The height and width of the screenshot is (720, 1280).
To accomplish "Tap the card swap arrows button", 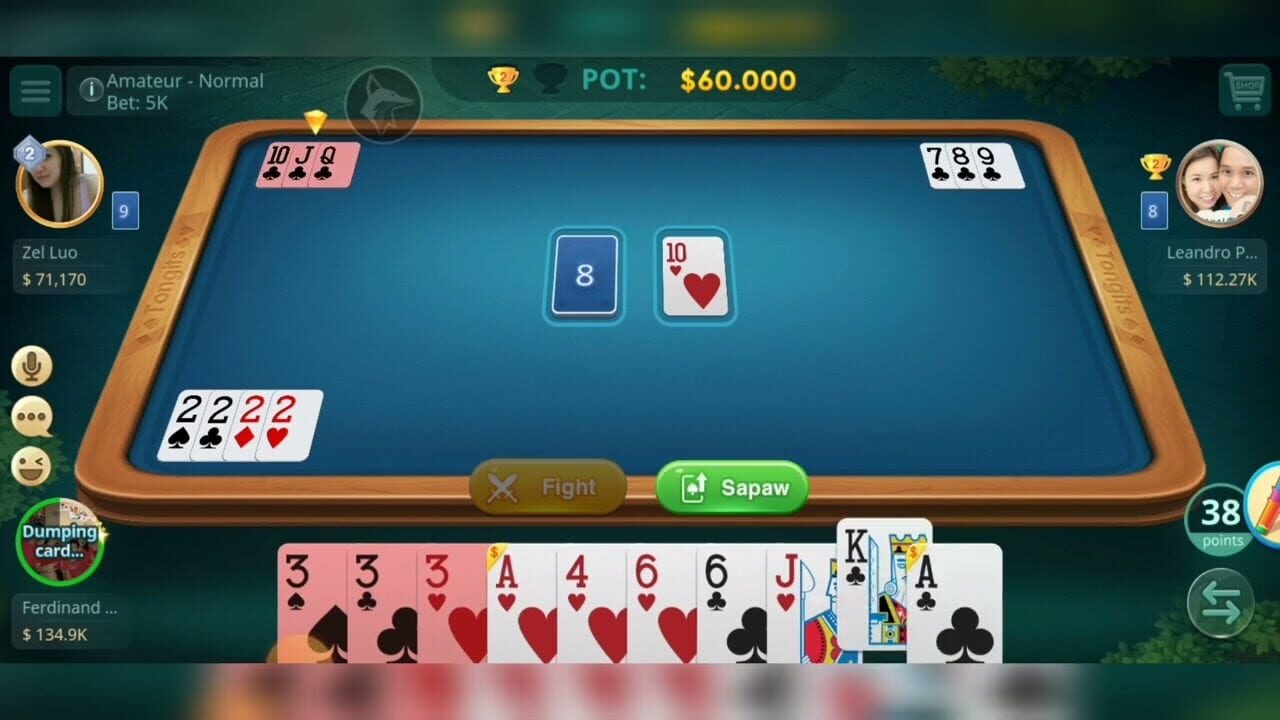I will click(1219, 602).
